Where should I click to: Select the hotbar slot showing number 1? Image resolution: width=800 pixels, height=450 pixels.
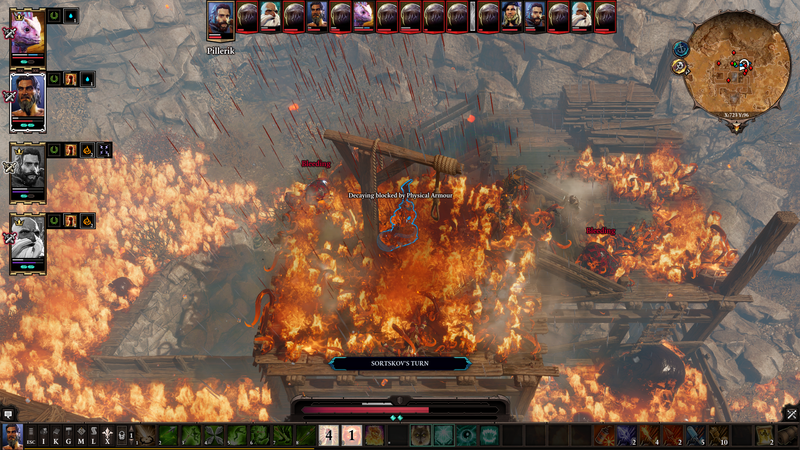pos(351,435)
